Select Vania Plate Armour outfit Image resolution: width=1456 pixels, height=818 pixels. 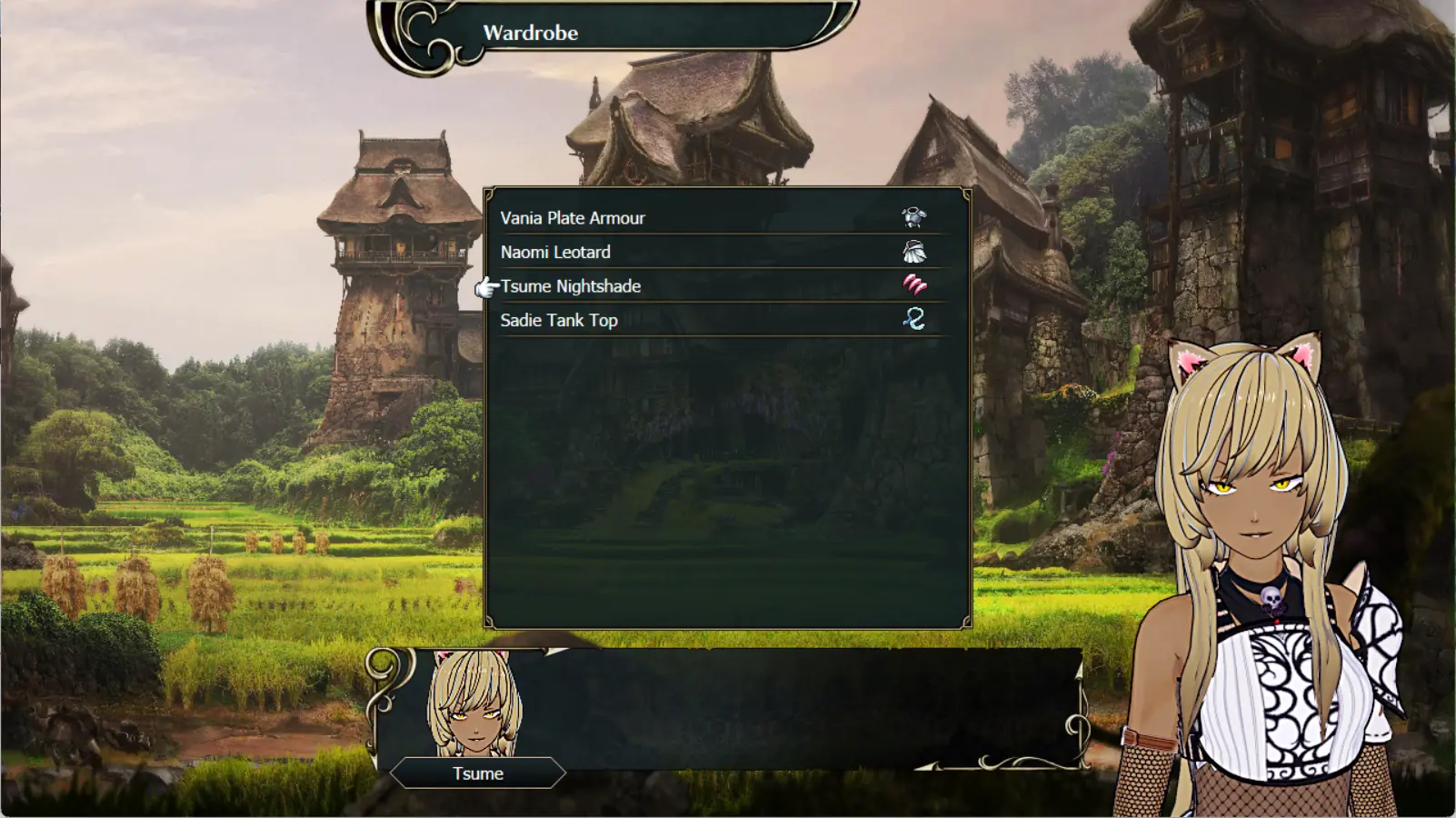pos(573,218)
